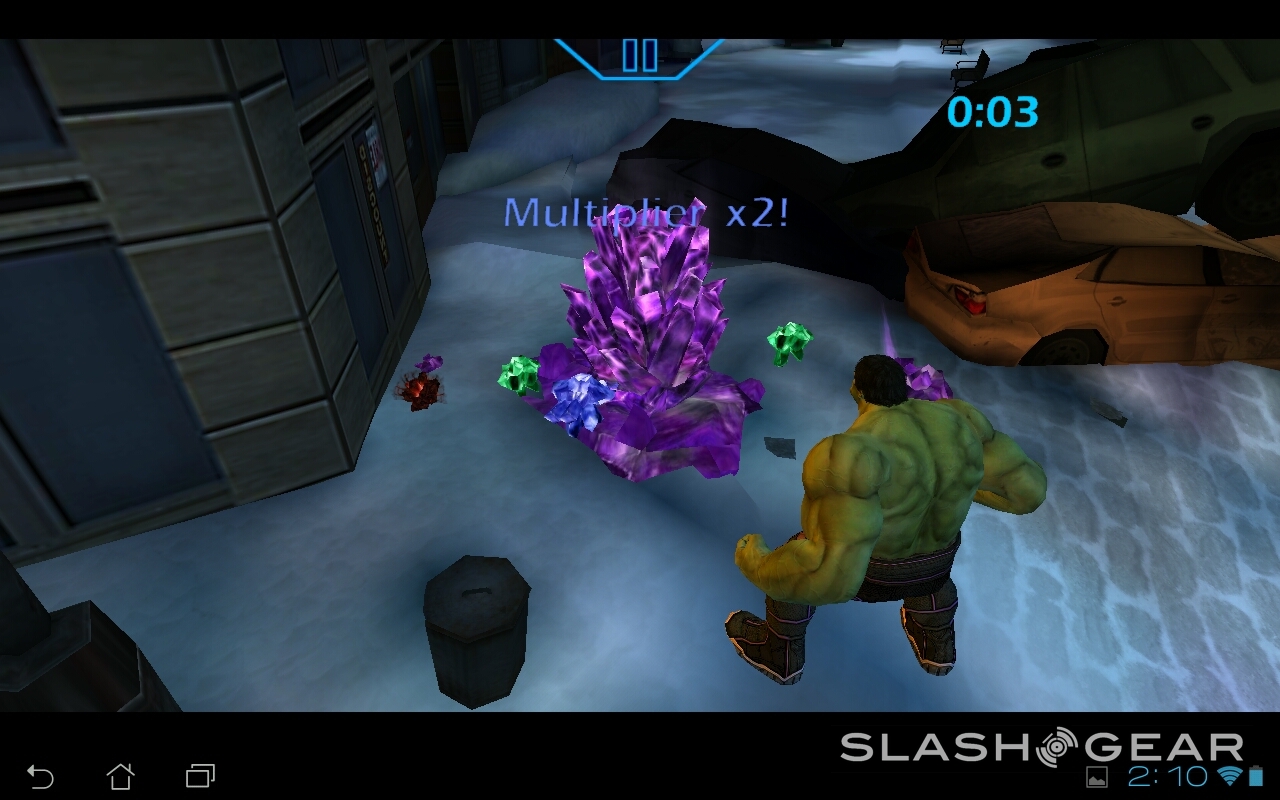Open the recent apps switcher
Screen dimensions: 1280x800
[200, 776]
